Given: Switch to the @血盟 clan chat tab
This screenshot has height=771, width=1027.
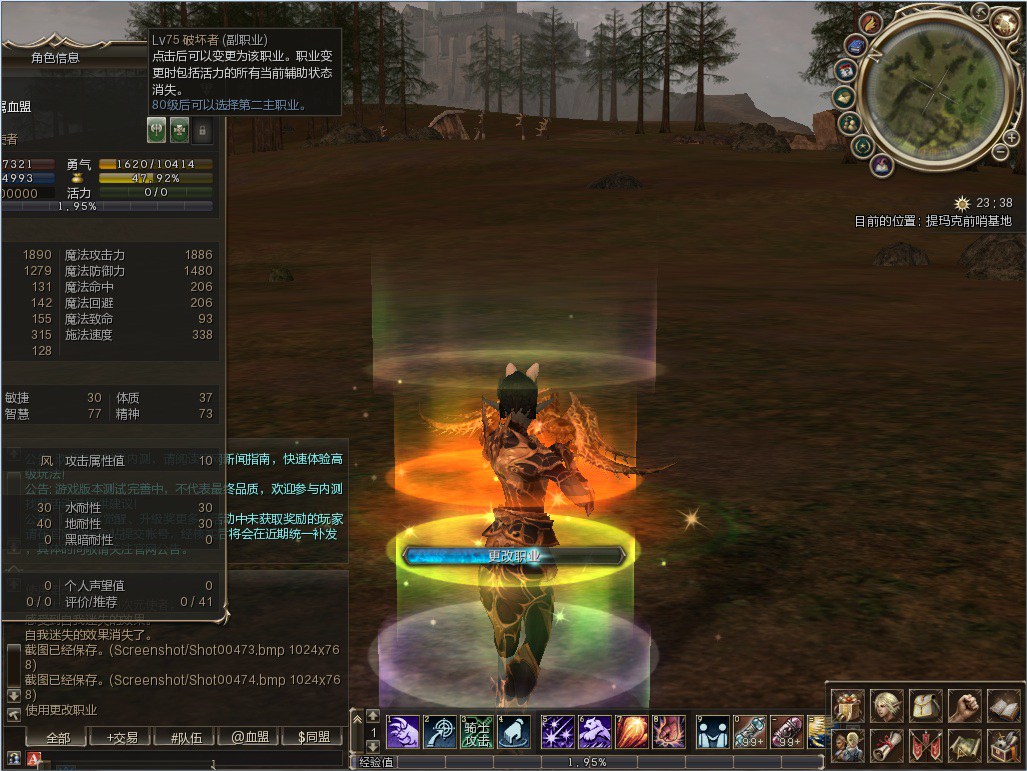Looking at the screenshot, I should pyautogui.click(x=250, y=738).
